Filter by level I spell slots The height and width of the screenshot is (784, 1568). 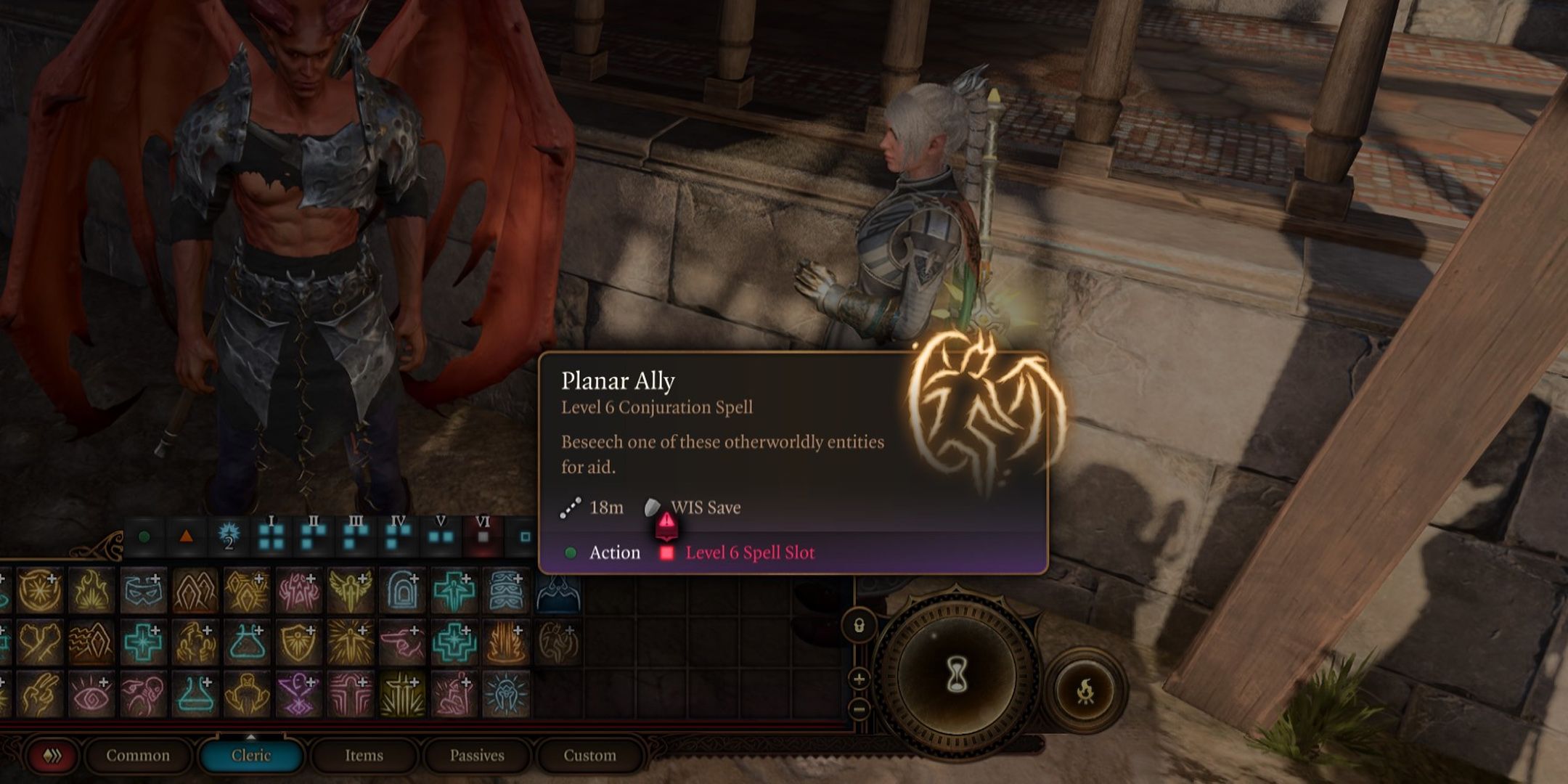(x=271, y=535)
